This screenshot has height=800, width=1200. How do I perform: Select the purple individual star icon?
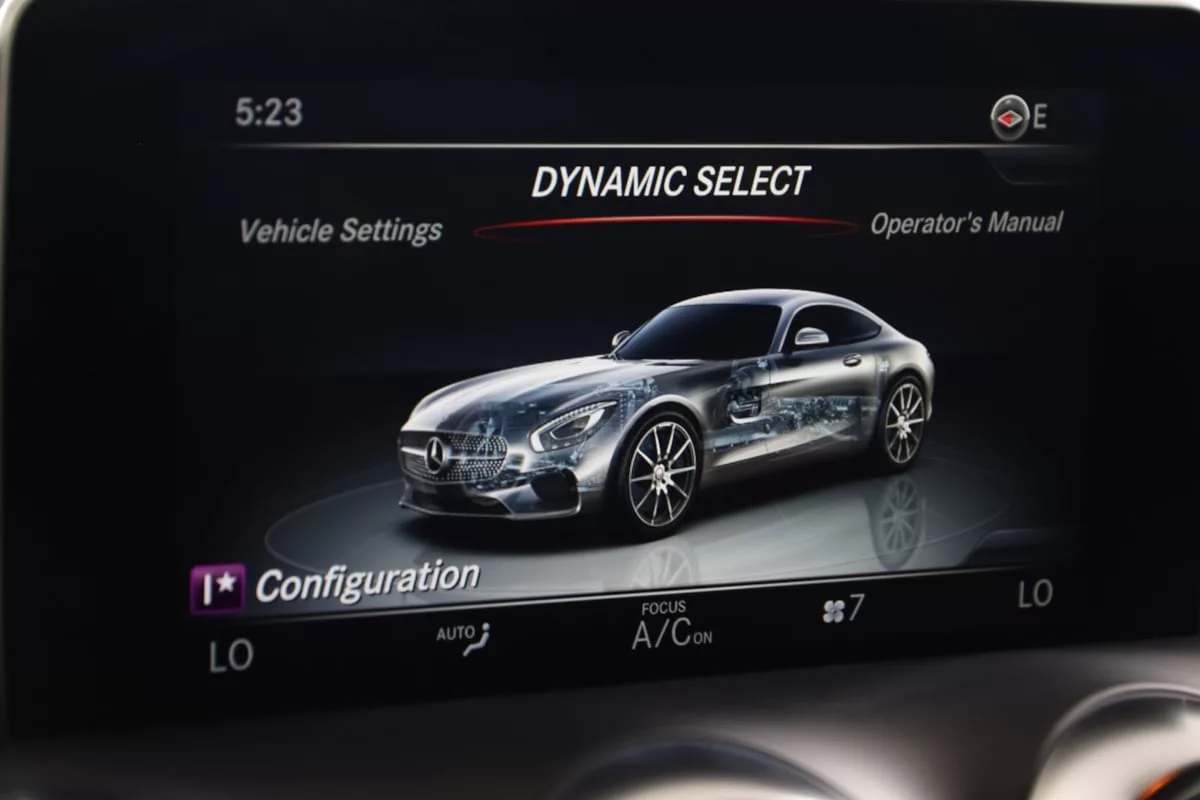click(x=217, y=590)
